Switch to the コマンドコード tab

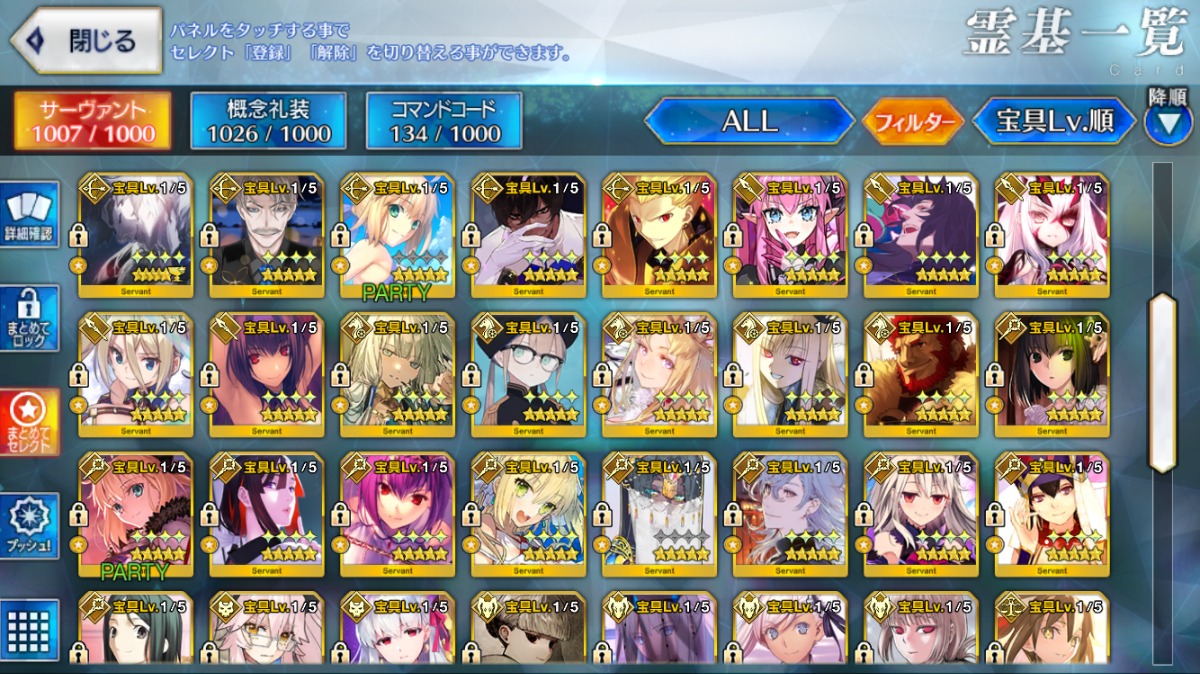click(x=444, y=122)
